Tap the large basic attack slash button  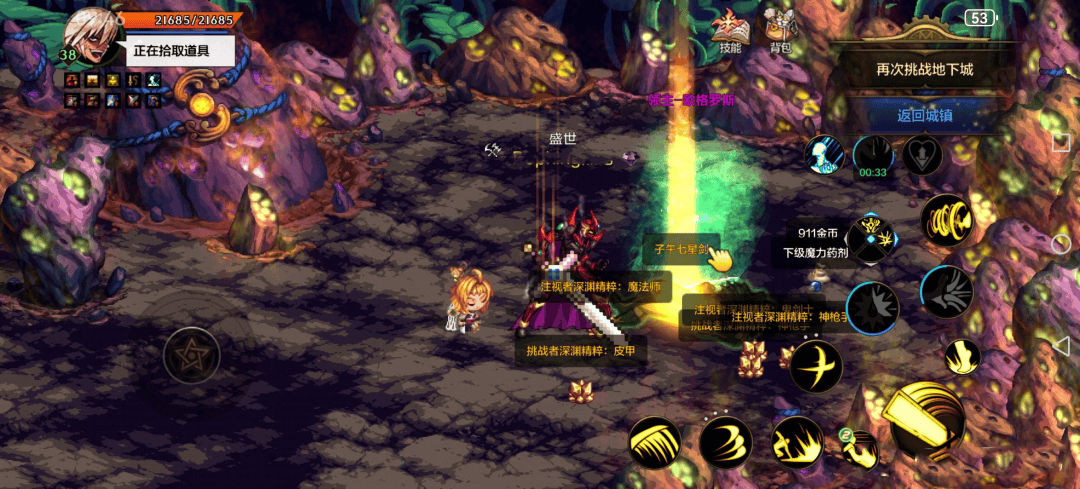926,420
